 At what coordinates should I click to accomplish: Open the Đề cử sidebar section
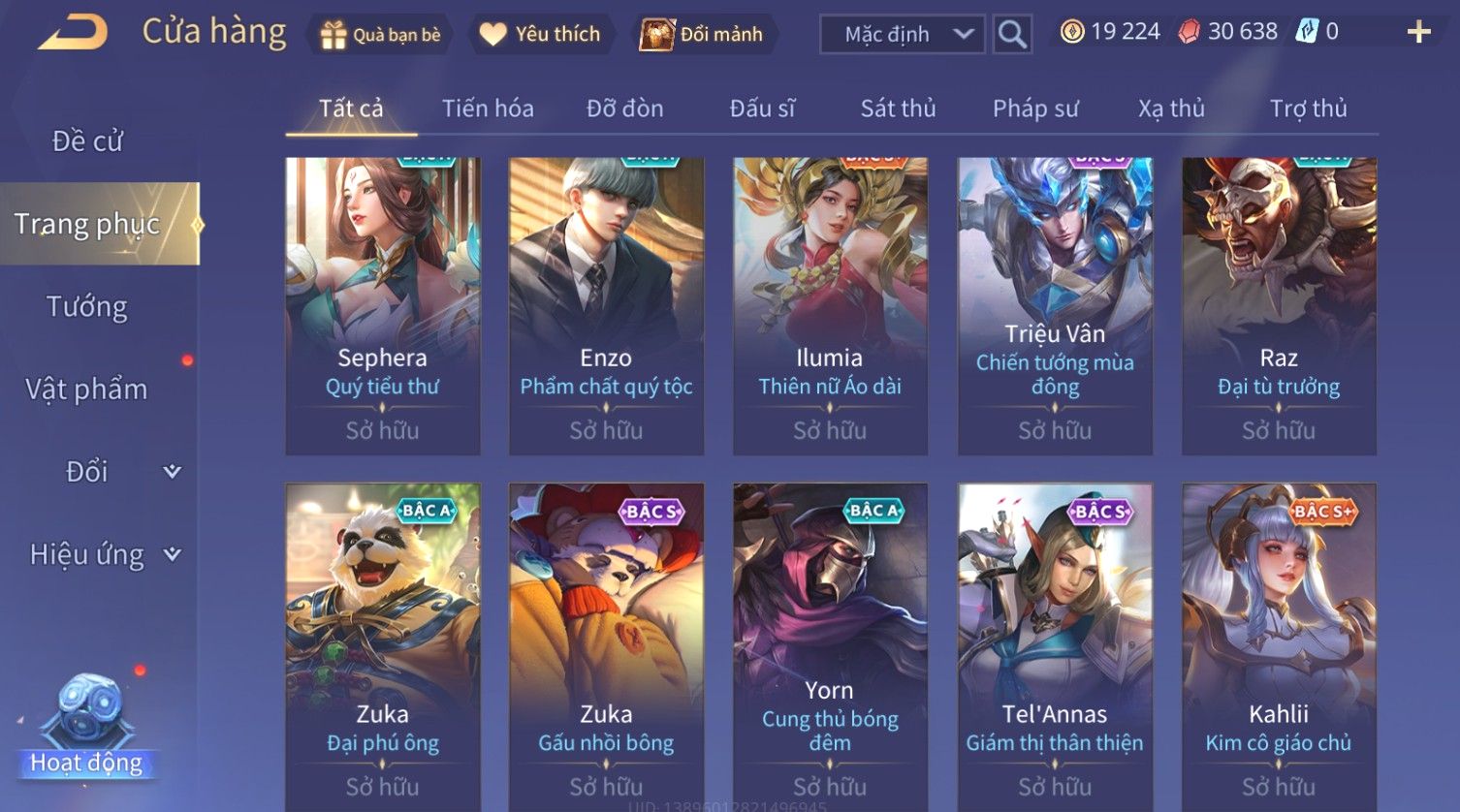87,141
